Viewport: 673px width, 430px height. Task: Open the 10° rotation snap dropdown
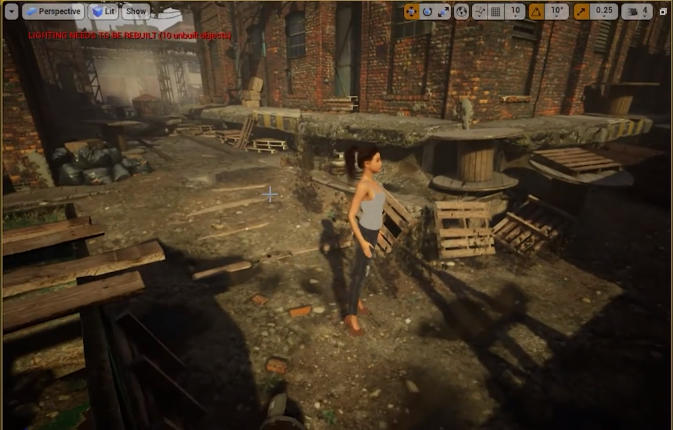(558, 12)
